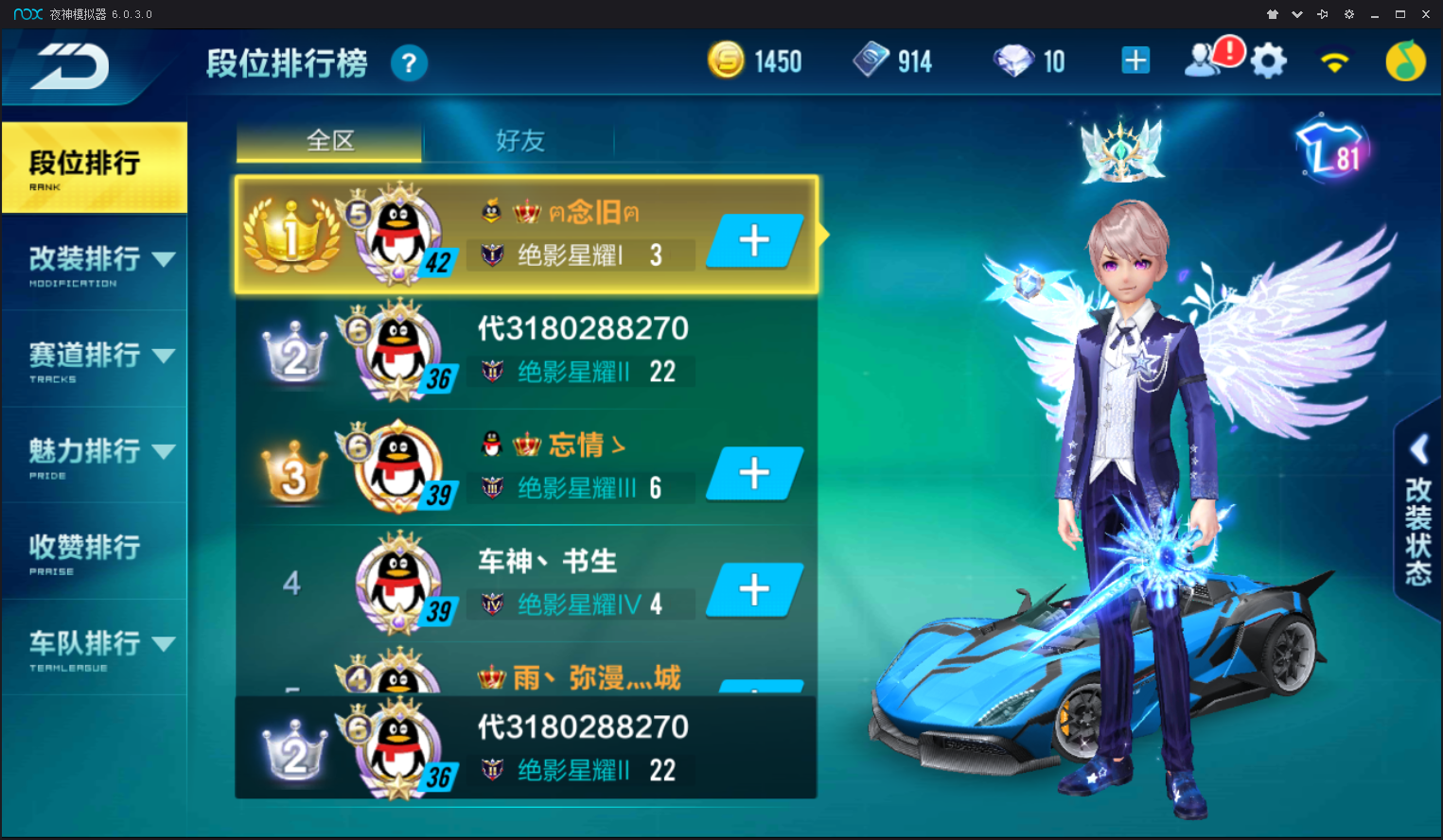Add rank 1 player ๓念旧๓ as friend

pyautogui.click(x=753, y=240)
